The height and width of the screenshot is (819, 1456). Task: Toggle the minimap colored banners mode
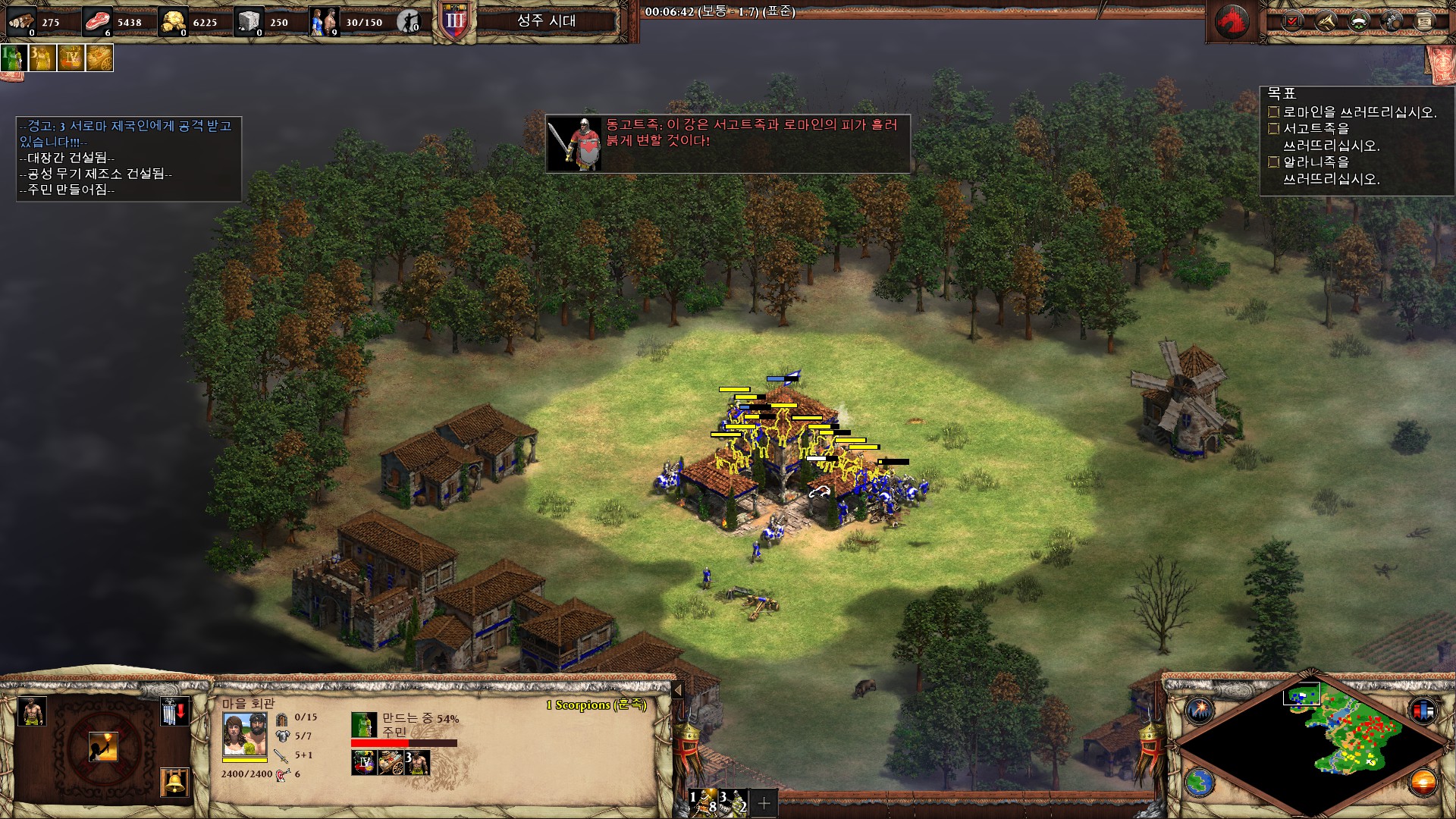click(x=1423, y=711)
